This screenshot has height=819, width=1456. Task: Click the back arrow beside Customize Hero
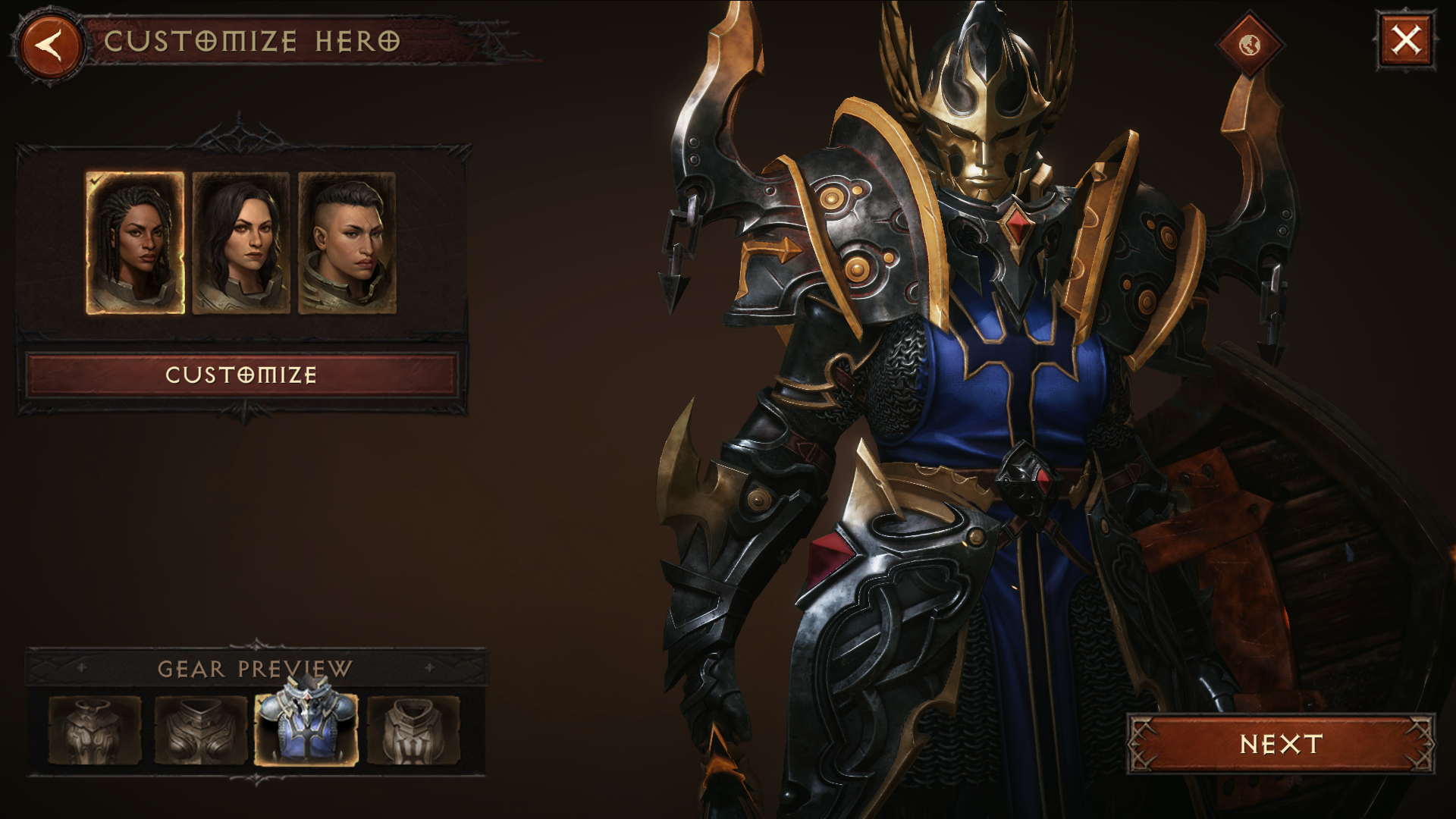tap(49, 47)
